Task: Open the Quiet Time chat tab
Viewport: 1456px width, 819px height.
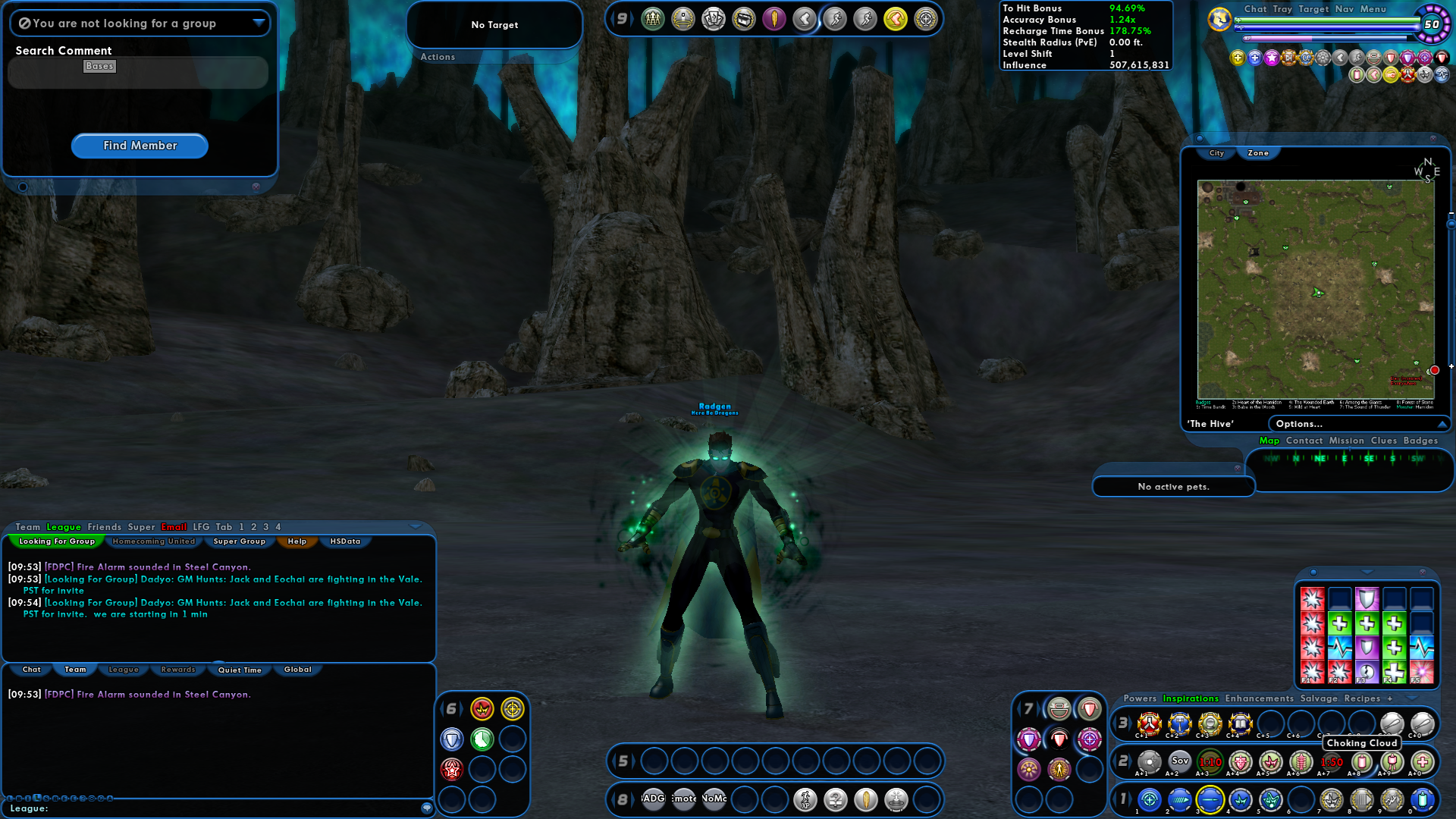Action: point(240,670)
